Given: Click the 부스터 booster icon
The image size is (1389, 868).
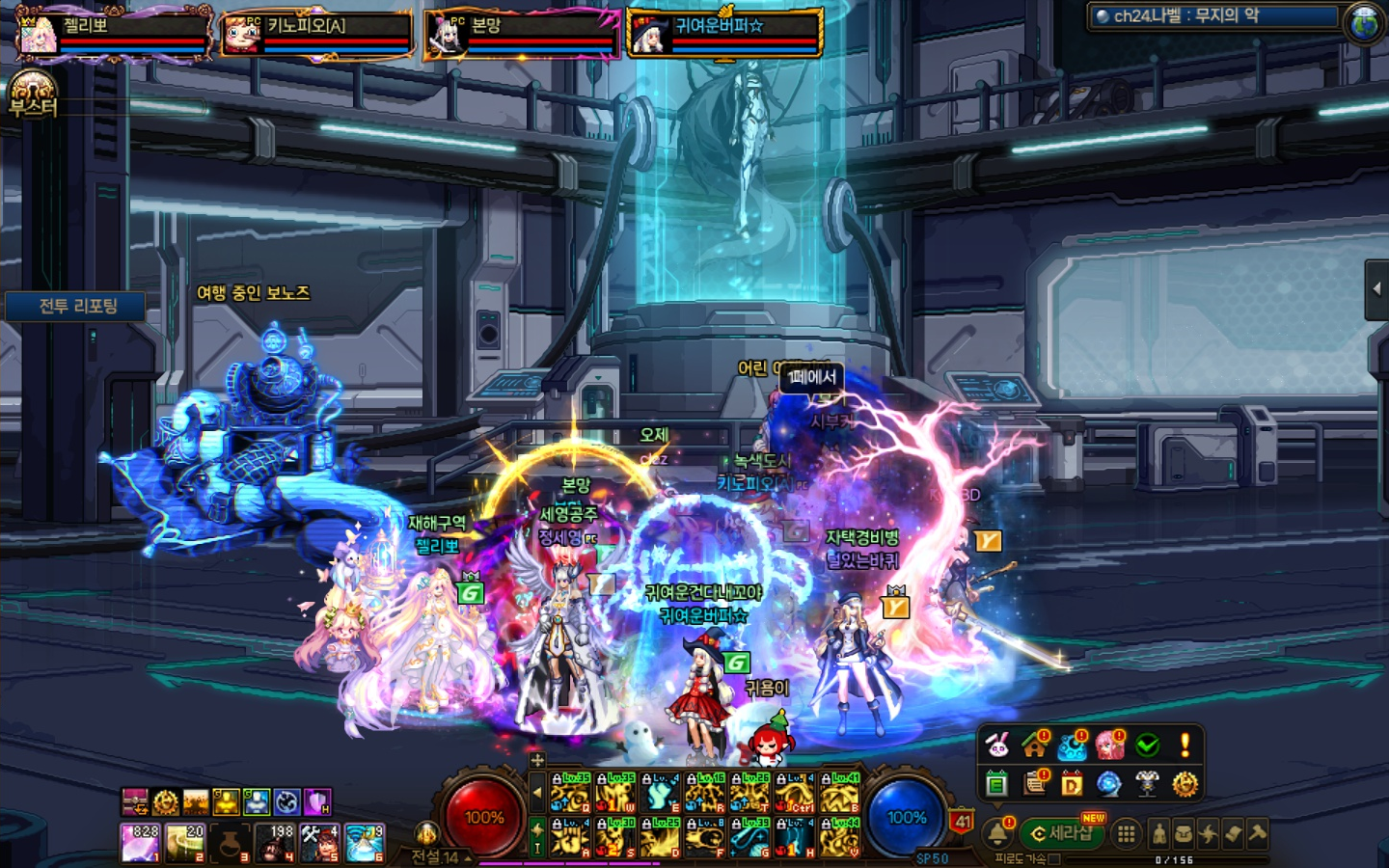Looking at the screenshot, I should 34,94.
